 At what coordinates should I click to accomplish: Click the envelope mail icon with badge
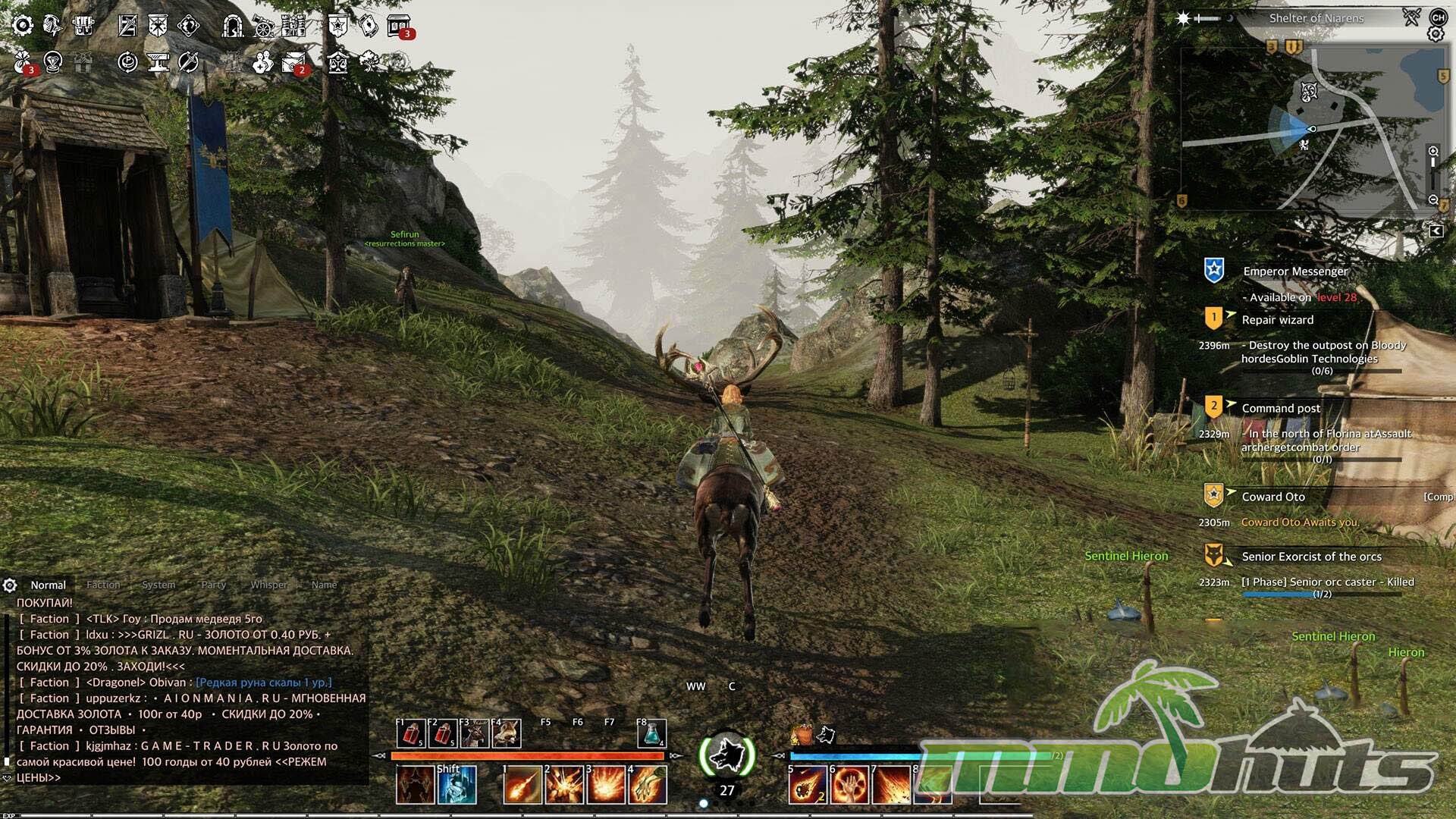[x=293, y=62]
